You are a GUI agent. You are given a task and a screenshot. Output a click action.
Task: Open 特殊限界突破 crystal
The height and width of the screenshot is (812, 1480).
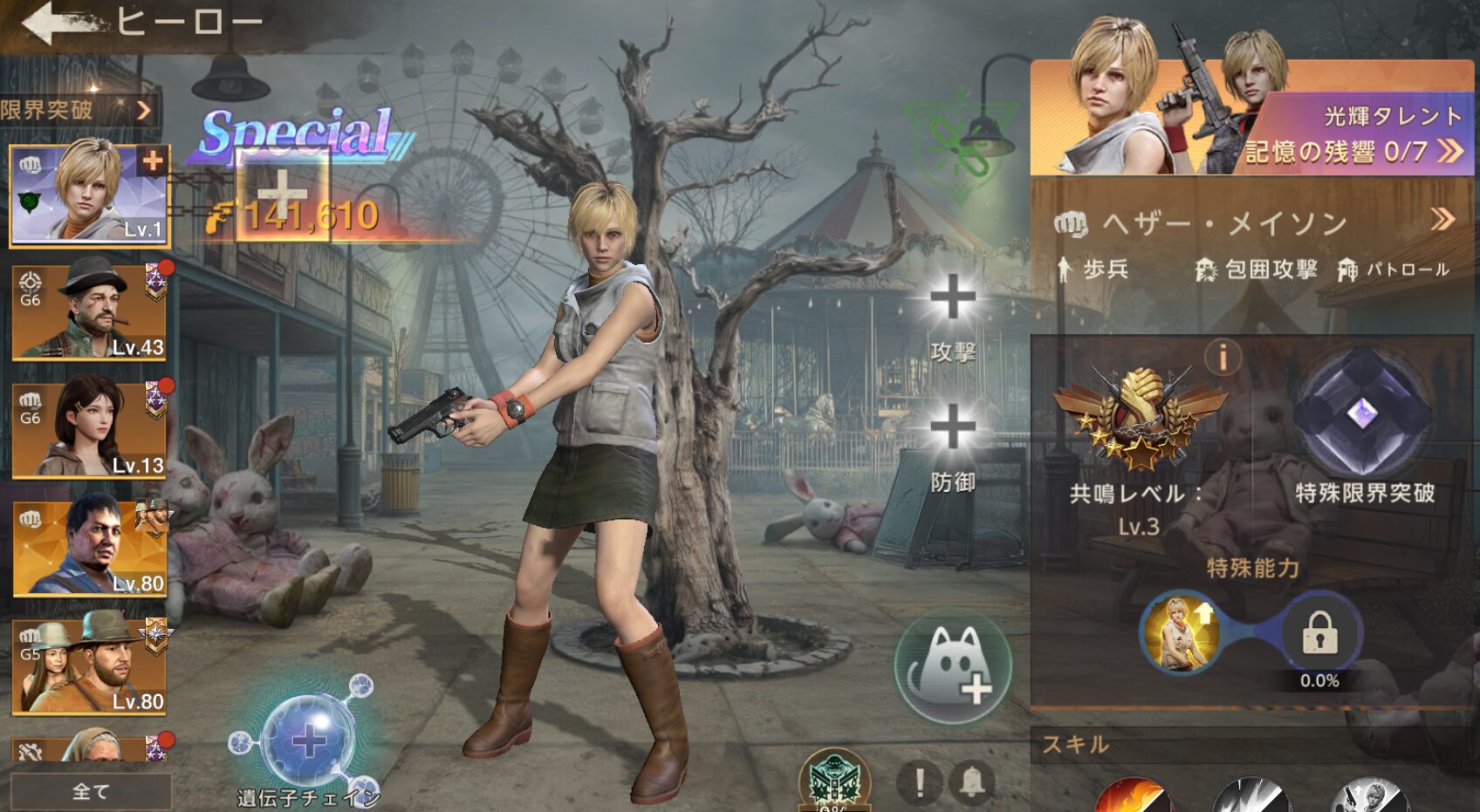pyautogui.click(x=1362, y=414)
